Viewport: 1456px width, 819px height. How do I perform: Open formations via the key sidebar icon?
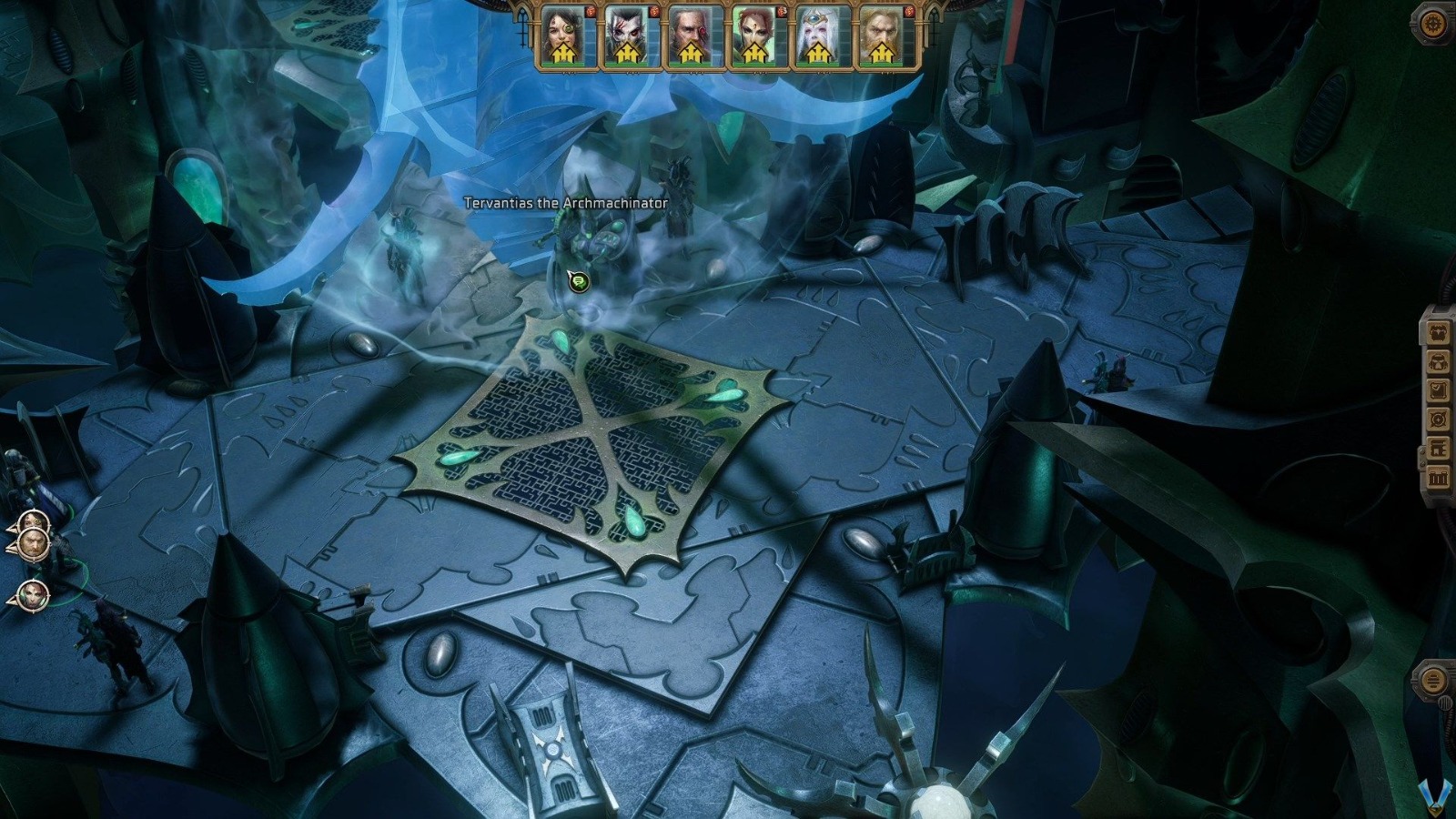point(1439,448)
